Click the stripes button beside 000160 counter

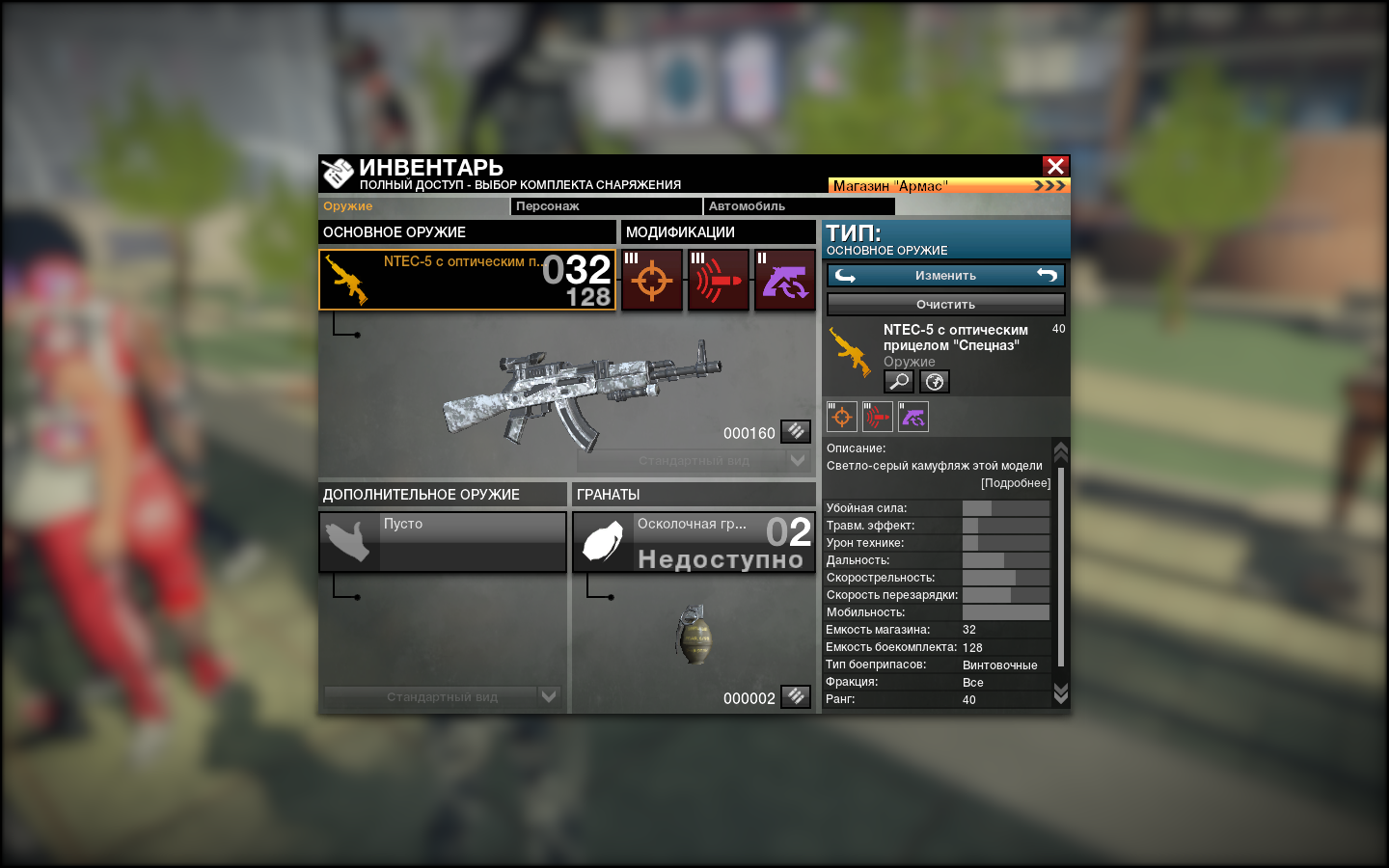(796, 432)
